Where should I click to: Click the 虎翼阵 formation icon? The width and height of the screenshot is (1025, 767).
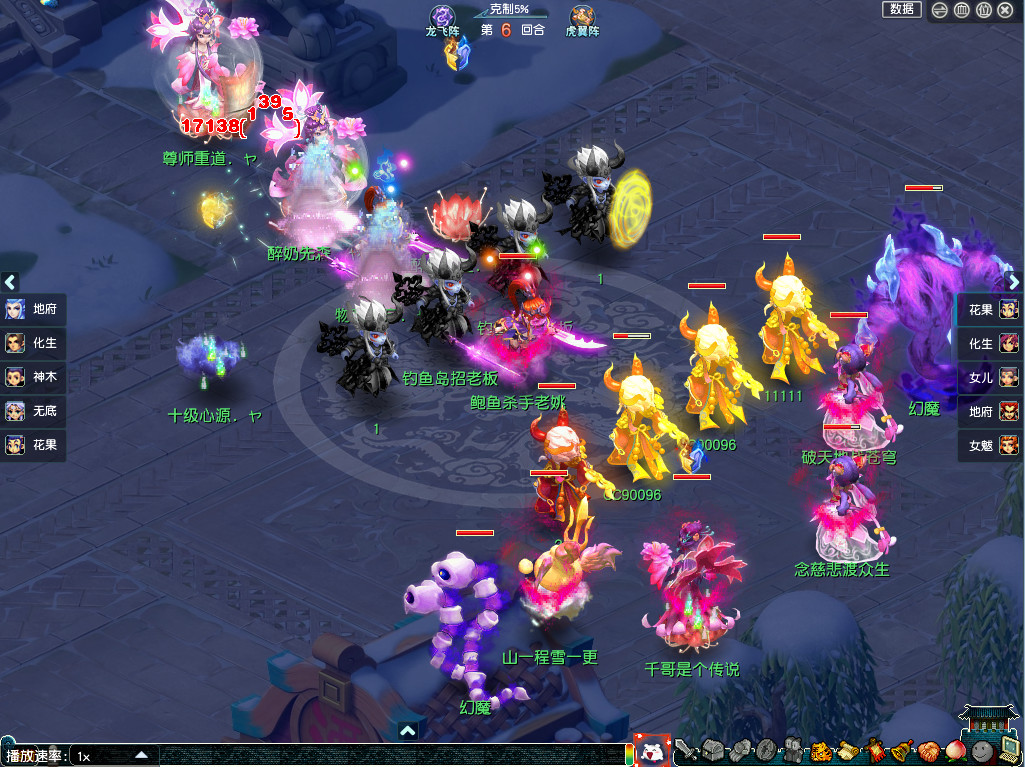click(x=582, y=16)
